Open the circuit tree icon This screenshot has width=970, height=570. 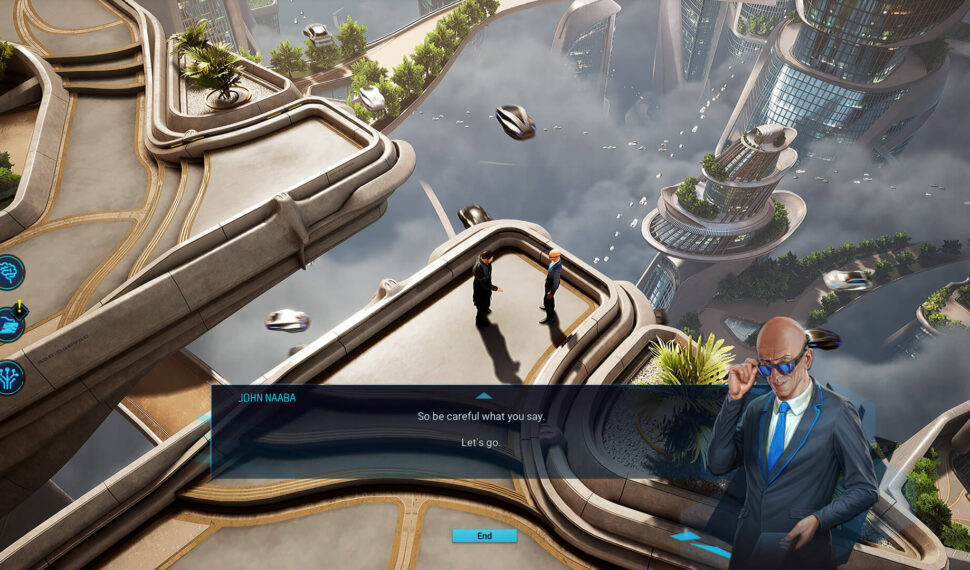coord(9,377)
